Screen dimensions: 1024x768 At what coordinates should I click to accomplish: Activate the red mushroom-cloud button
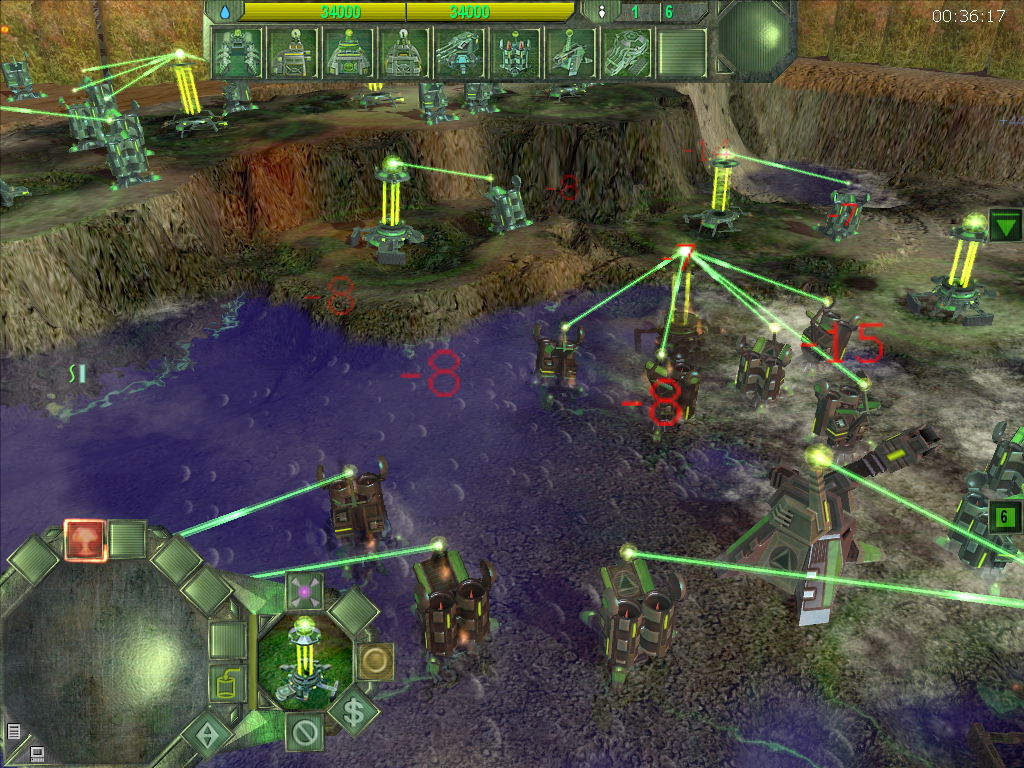(x=85, y=539)
